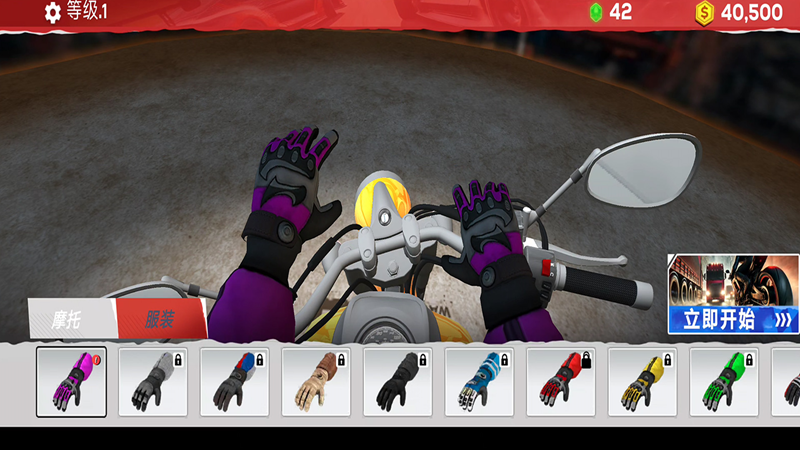Select the tan leather gloves
800x450 pixels.
pos(316,381)
